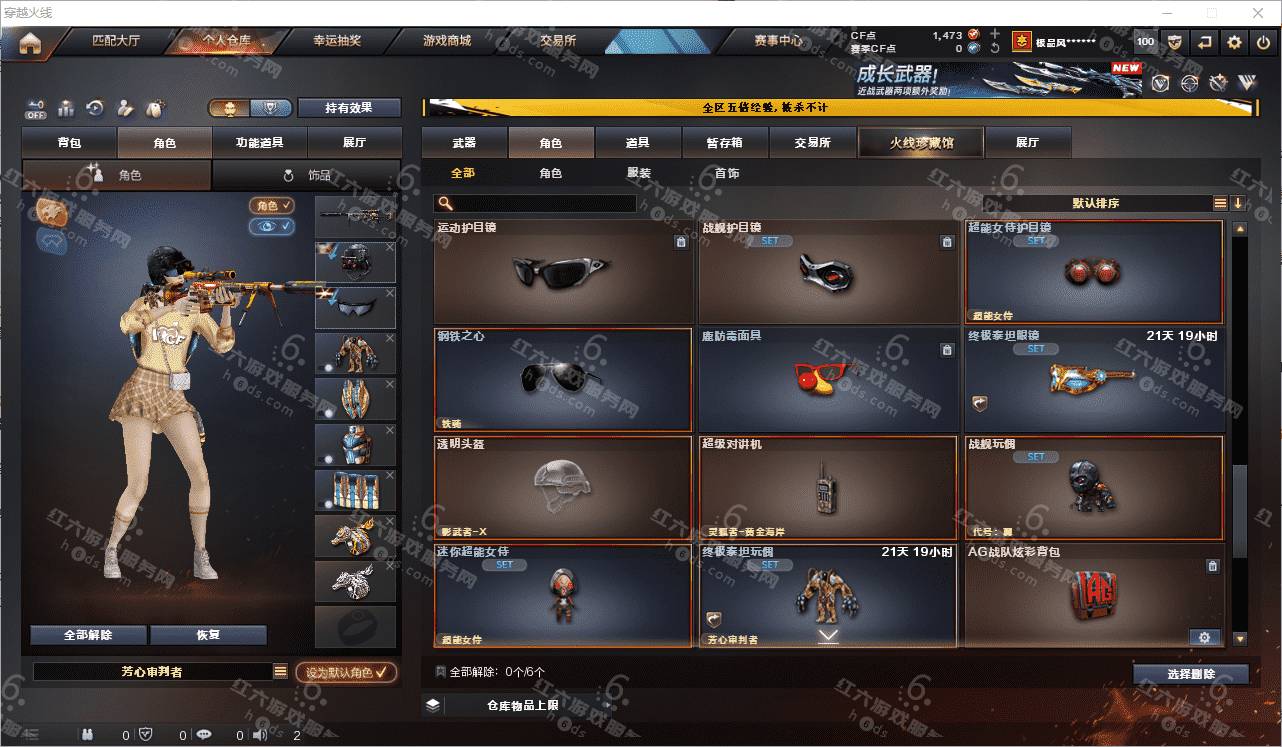
Task: Switch to the 火线珍藏馆 collection tab
Action: pyautogui.click(x=921, y=143)
